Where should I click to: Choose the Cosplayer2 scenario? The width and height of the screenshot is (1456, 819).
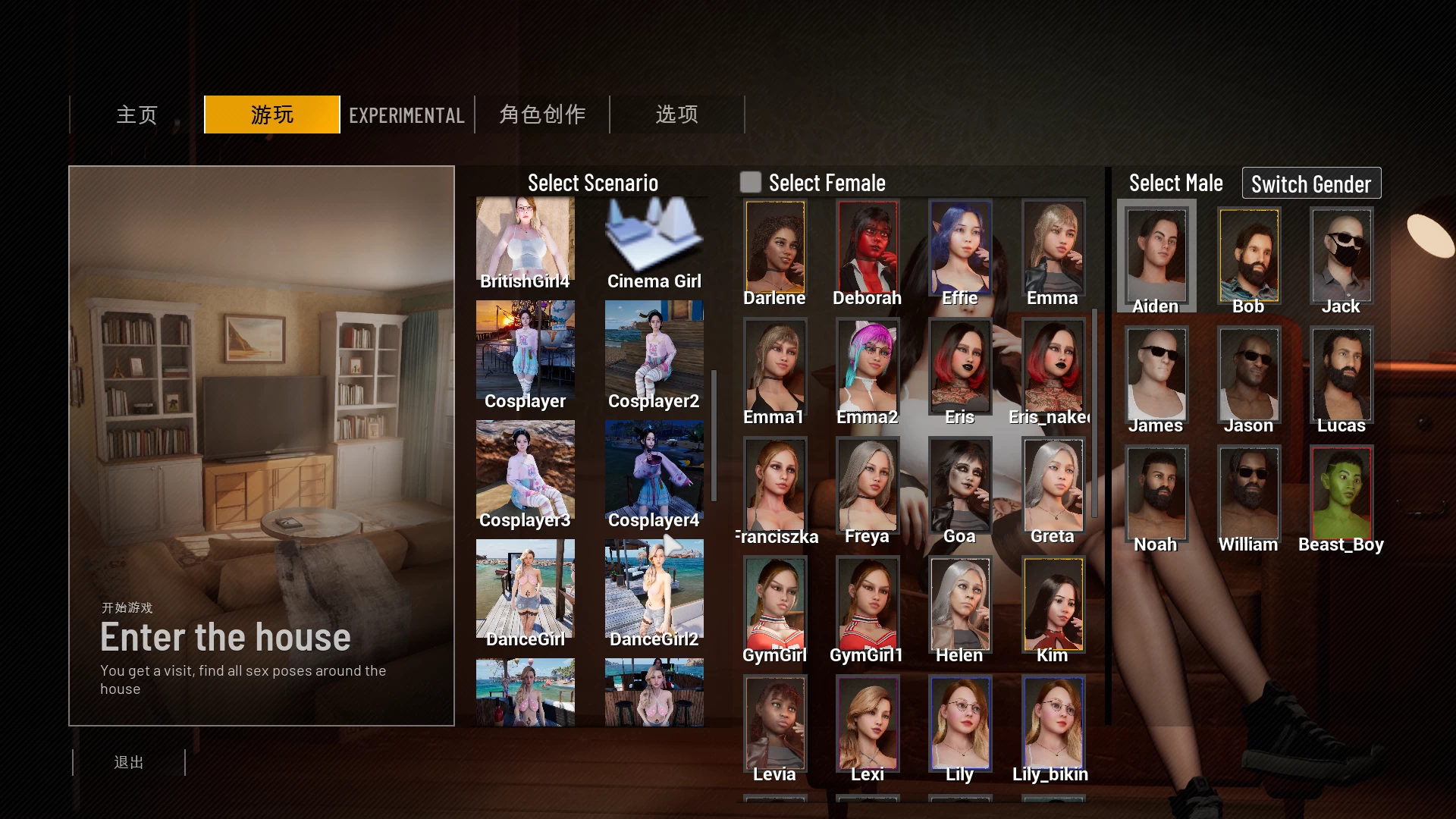coord(654,349)
